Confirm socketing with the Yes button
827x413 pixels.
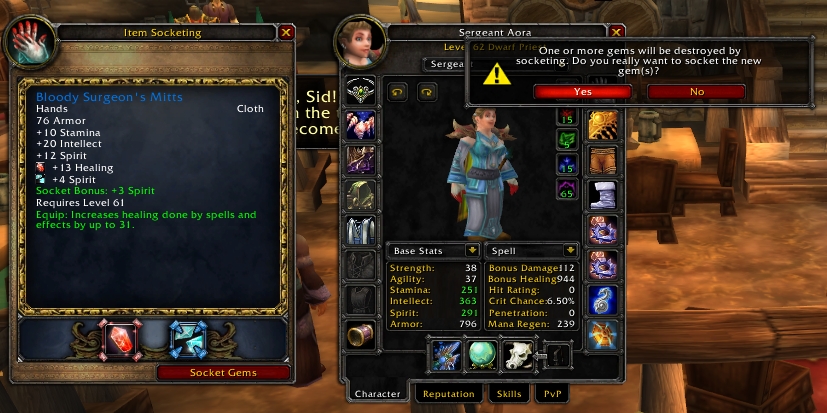(x=583, y=91)
